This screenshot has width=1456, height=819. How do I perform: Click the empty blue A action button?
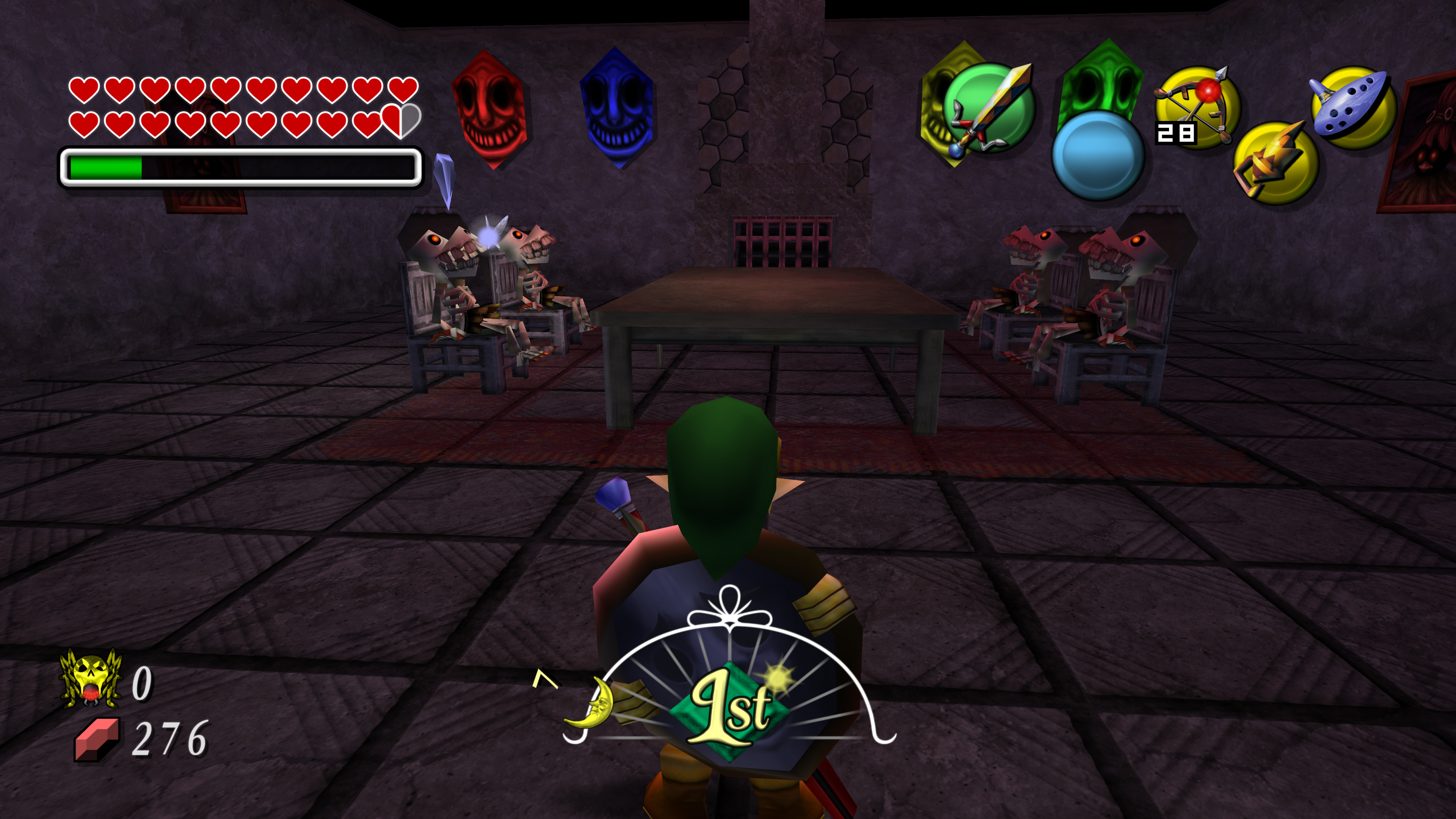tap(1098, 155)
